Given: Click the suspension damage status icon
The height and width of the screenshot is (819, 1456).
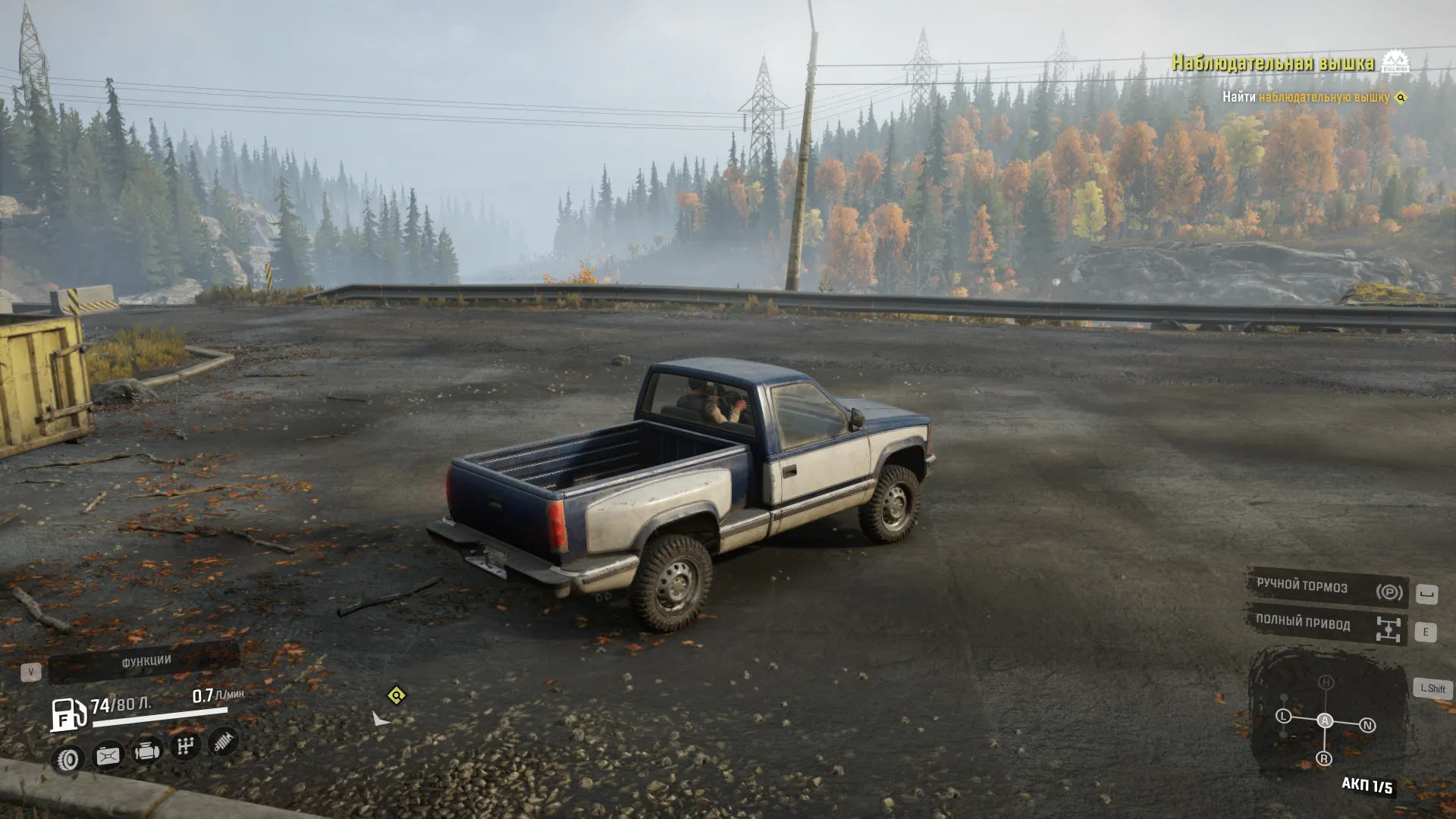Looking at the screenshot, I should [x=223, y=742].
